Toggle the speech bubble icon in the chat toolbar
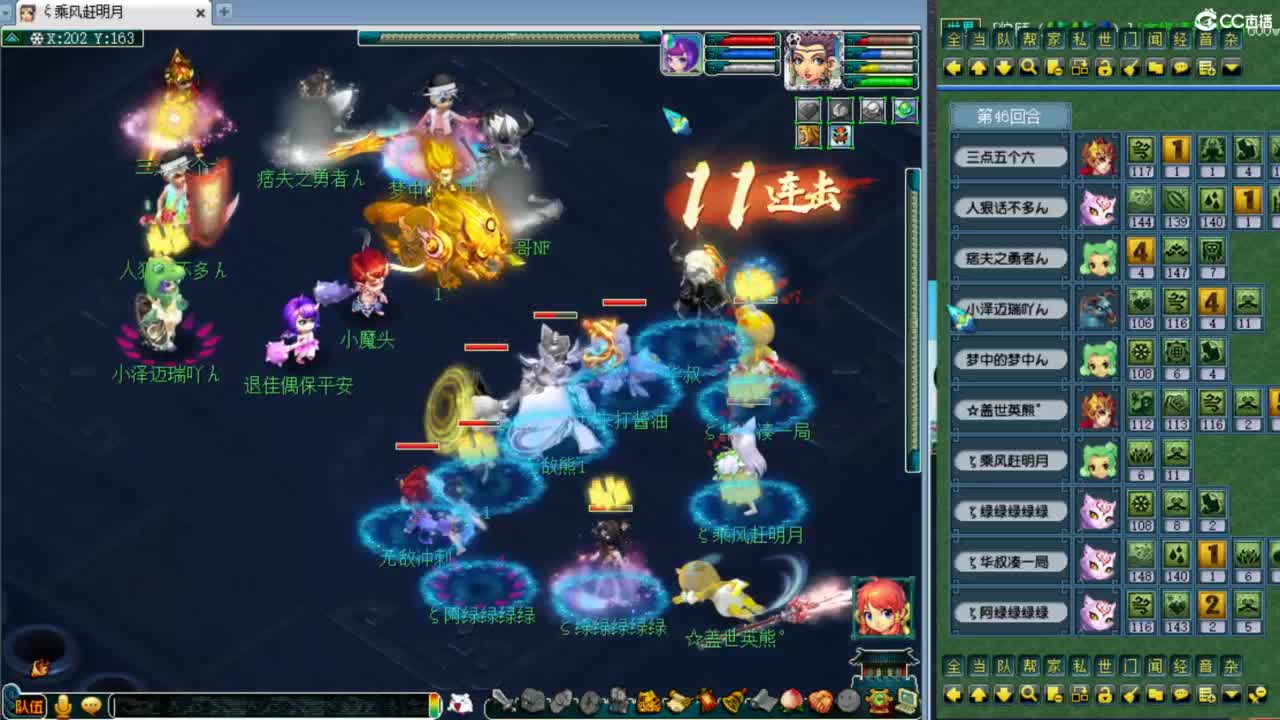Viewport: 1280px width, 720px height. (1181, 68)
